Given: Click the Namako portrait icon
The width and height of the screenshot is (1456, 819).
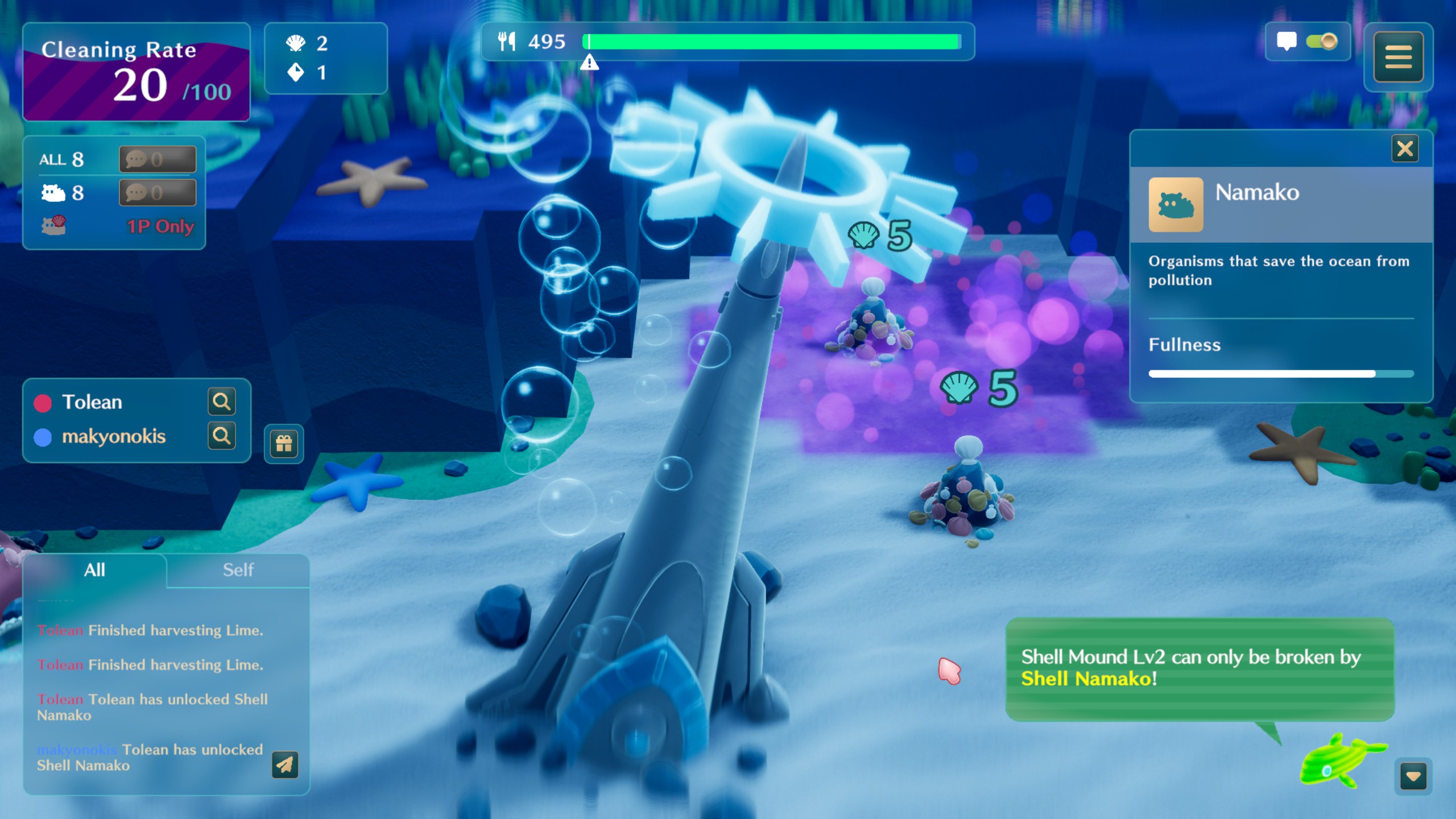Looking at the screenshot, I should pos(1176,205).
